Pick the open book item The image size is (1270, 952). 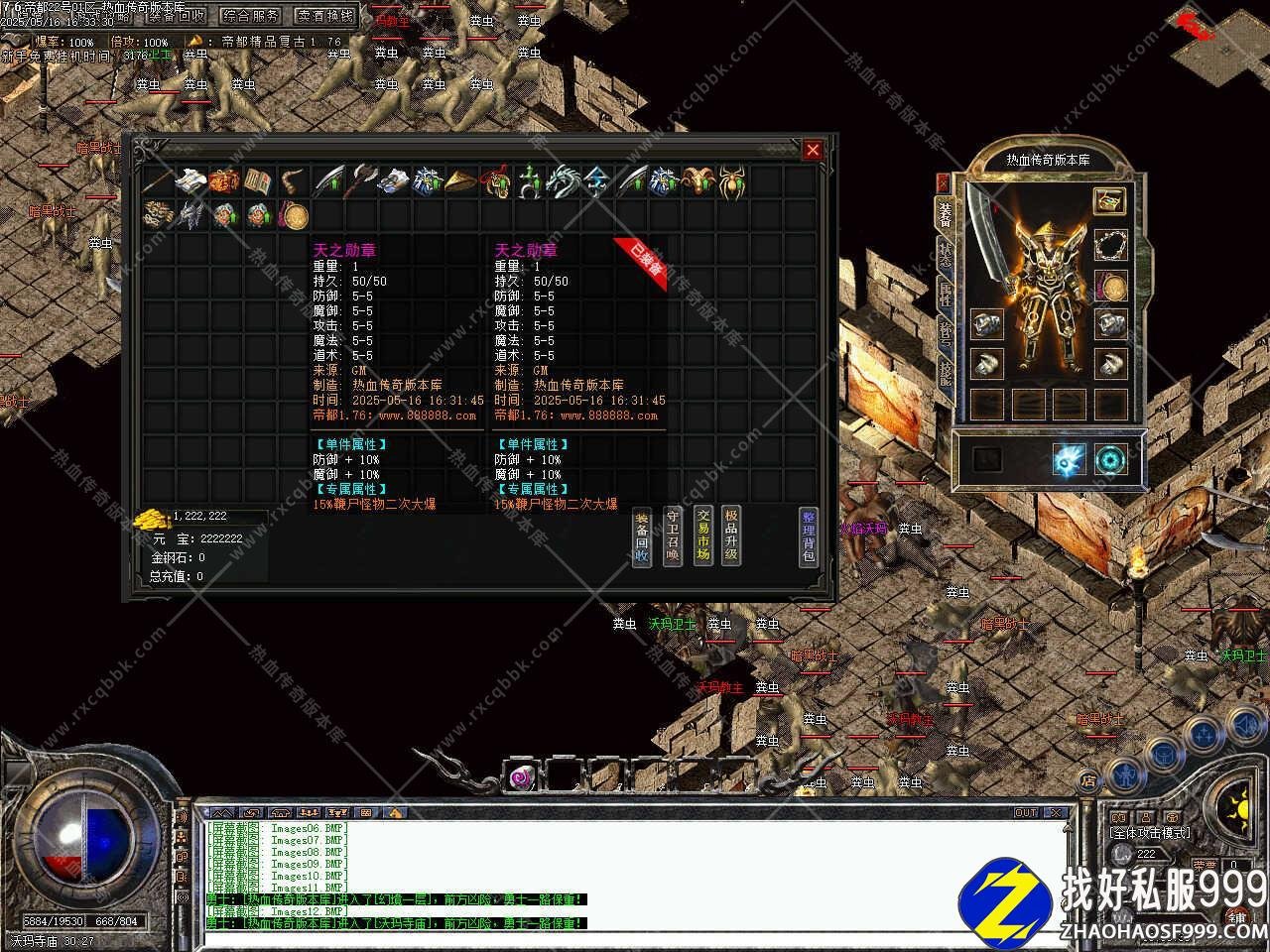(258, 181)
